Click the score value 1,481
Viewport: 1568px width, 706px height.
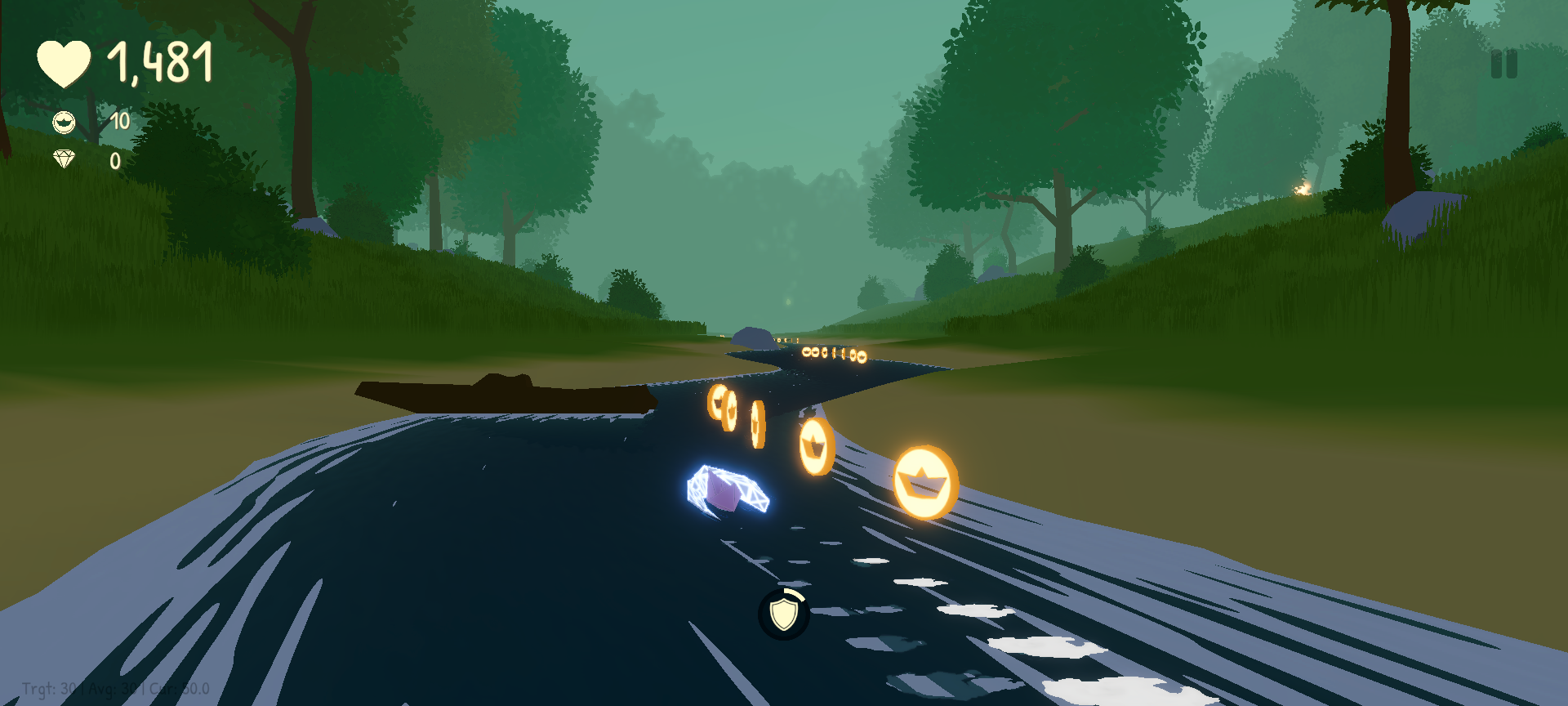(x=161, y=60)
